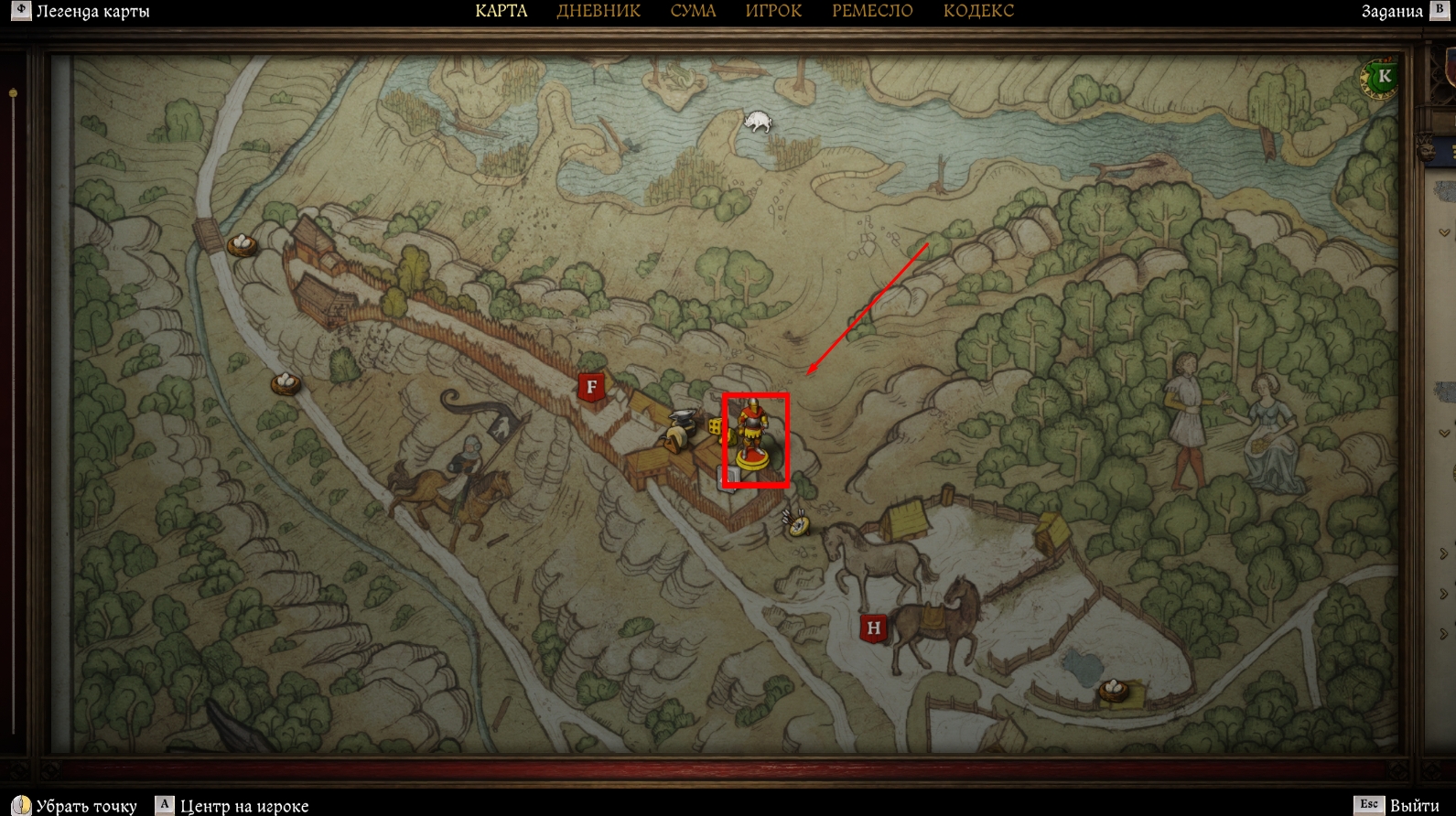Select the red F shield map marker
Screen dimensions: 1456x816
pos(591,388)
